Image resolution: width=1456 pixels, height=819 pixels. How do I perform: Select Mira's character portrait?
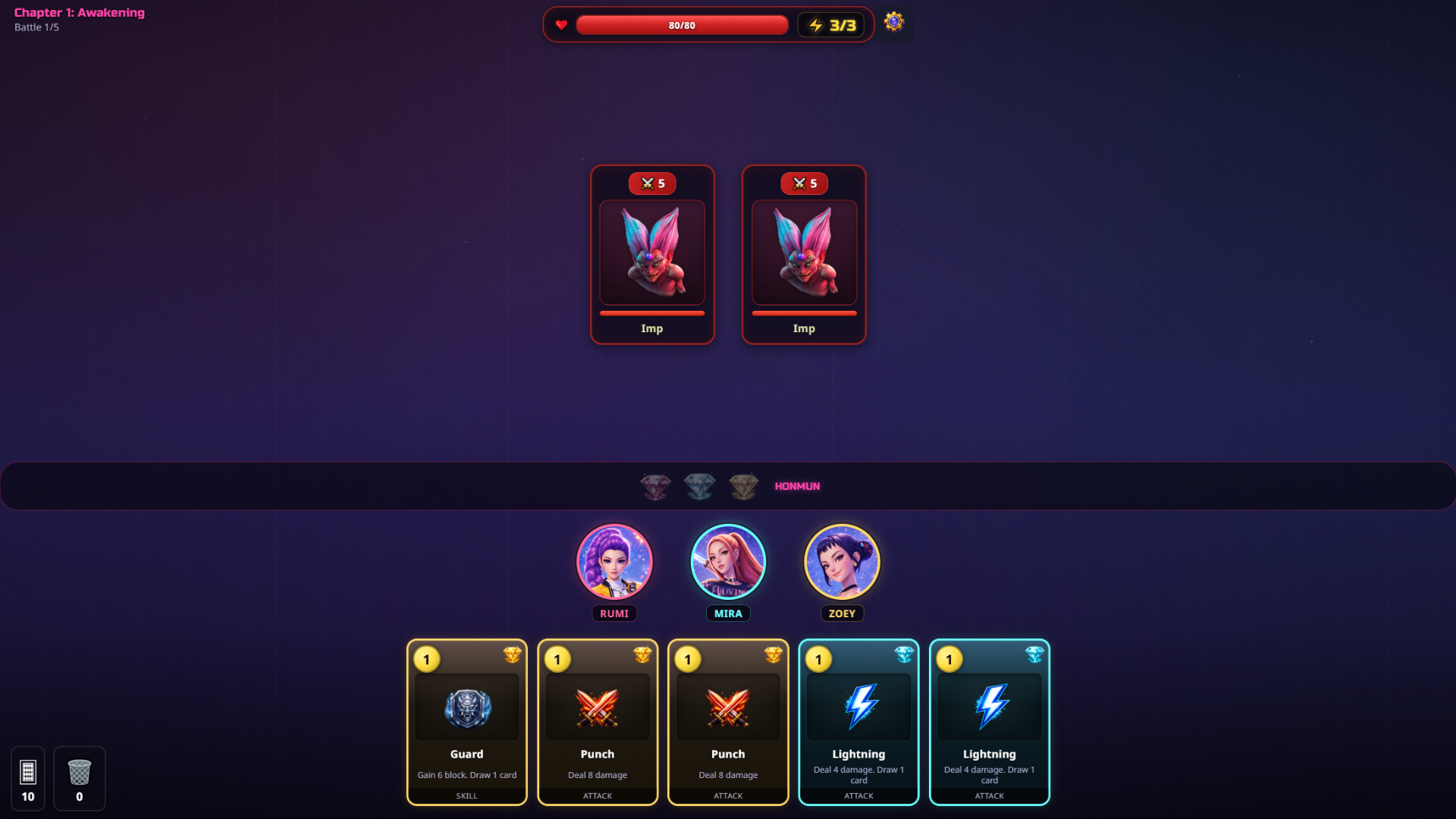click(727, 562)
